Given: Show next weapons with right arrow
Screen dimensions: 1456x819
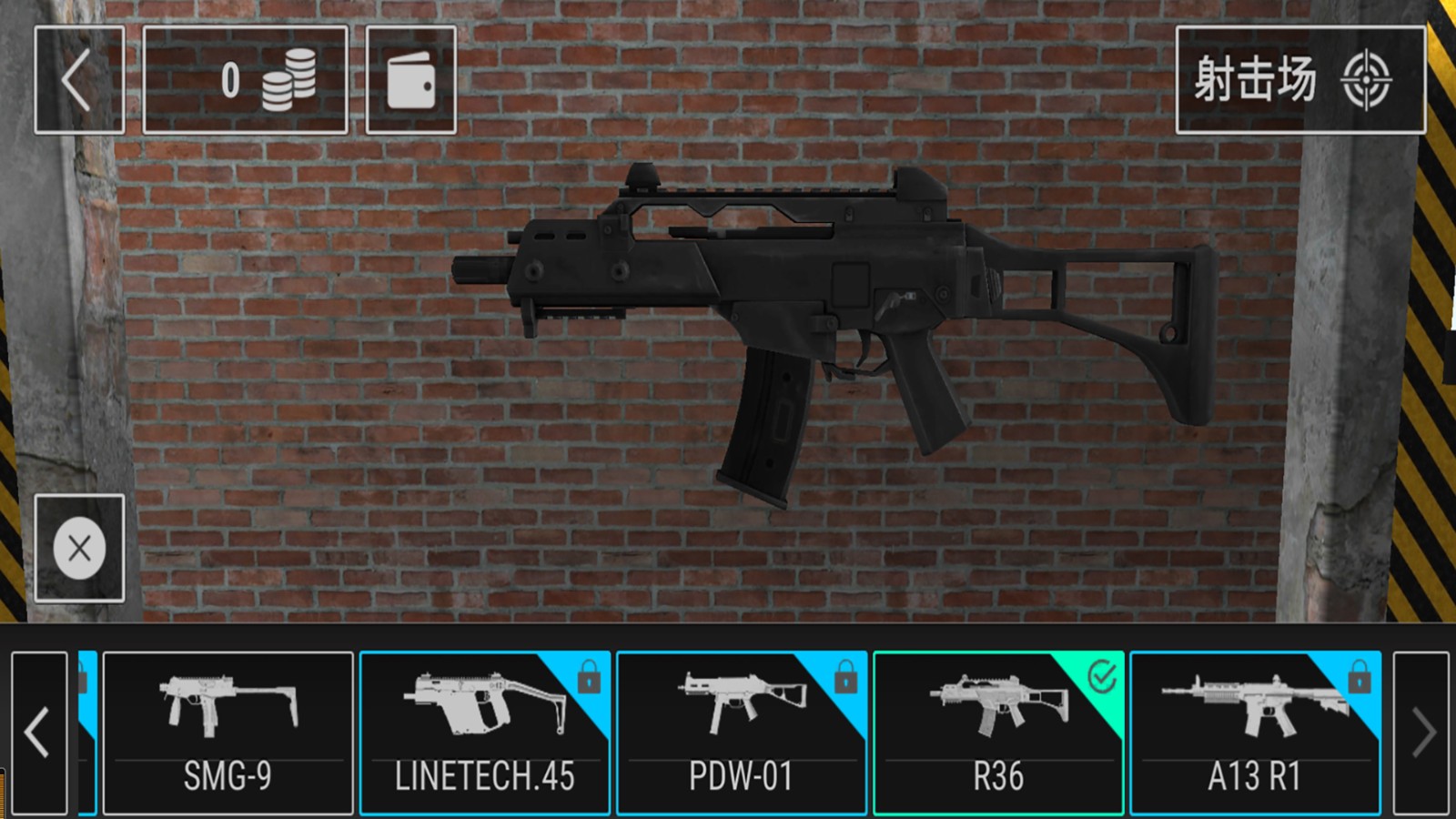Looking at the screenshot, I should point(1421,733).
